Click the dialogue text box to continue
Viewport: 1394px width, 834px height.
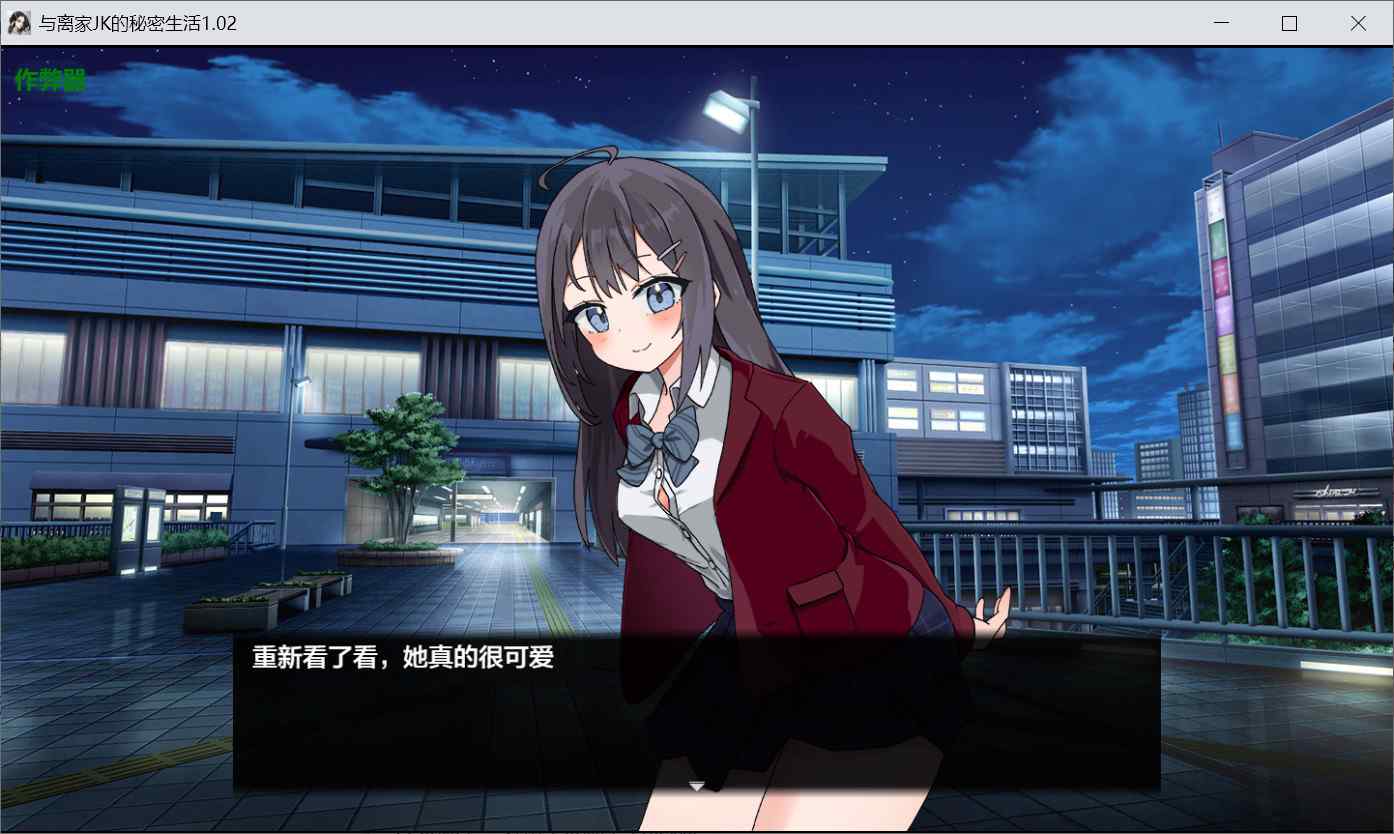click(696, 710)
